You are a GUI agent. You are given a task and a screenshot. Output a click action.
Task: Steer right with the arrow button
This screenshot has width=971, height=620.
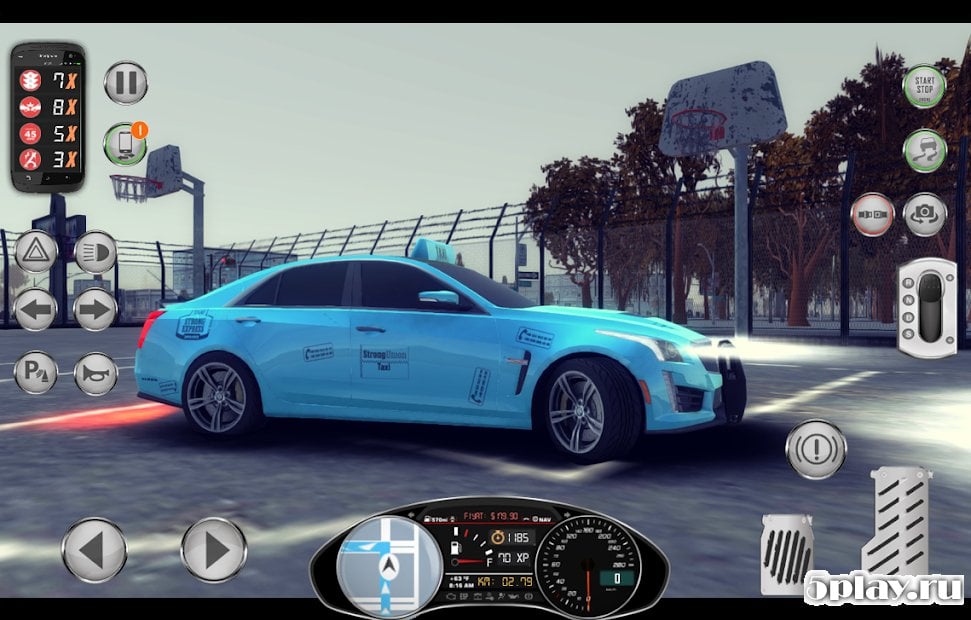click(213, 549)
